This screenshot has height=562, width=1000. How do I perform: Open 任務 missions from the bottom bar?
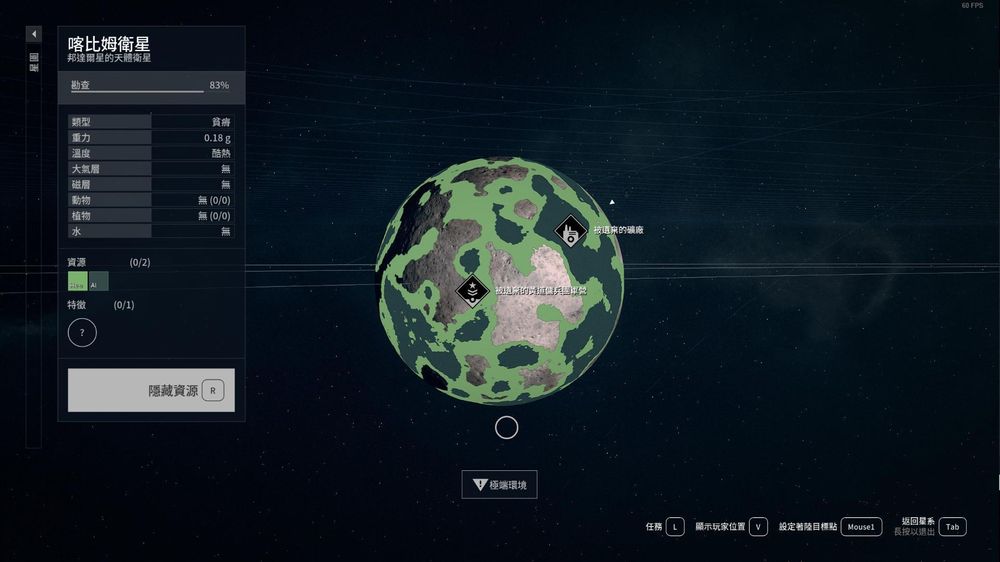tap(676, 526)
